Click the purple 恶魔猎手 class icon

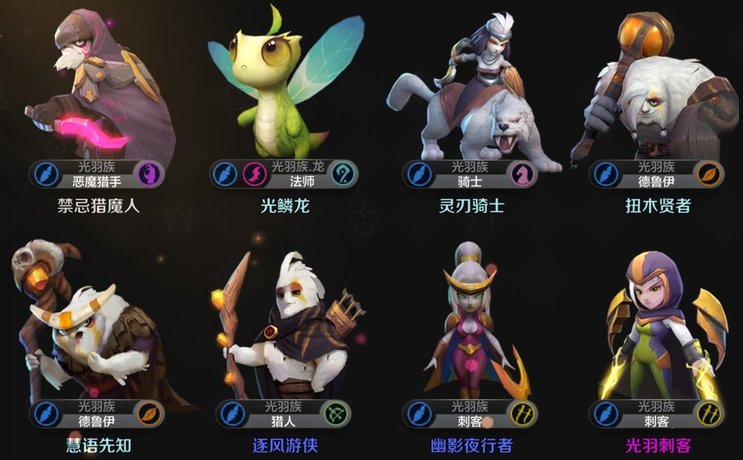147,173
